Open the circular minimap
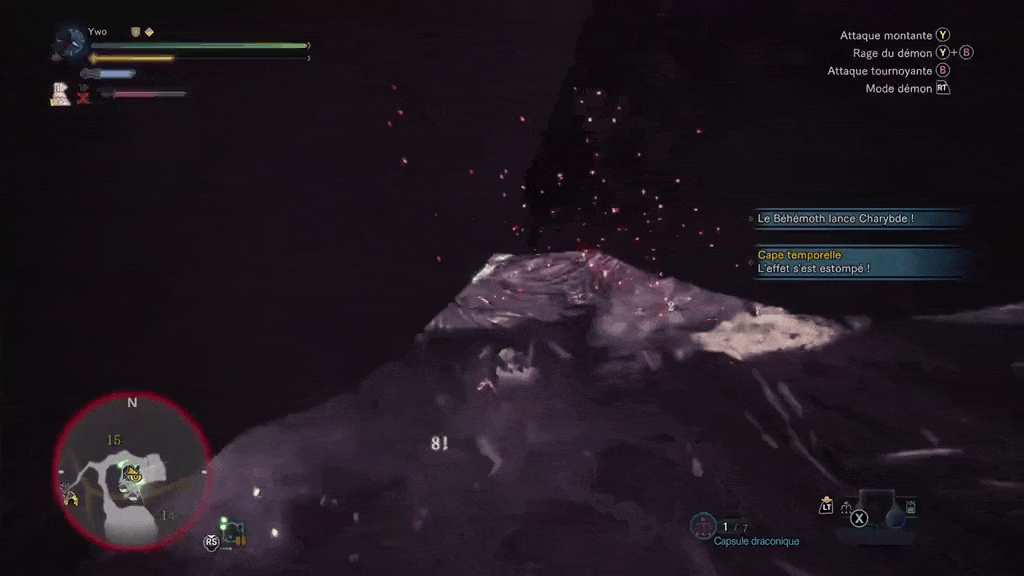 click(131, 470)
